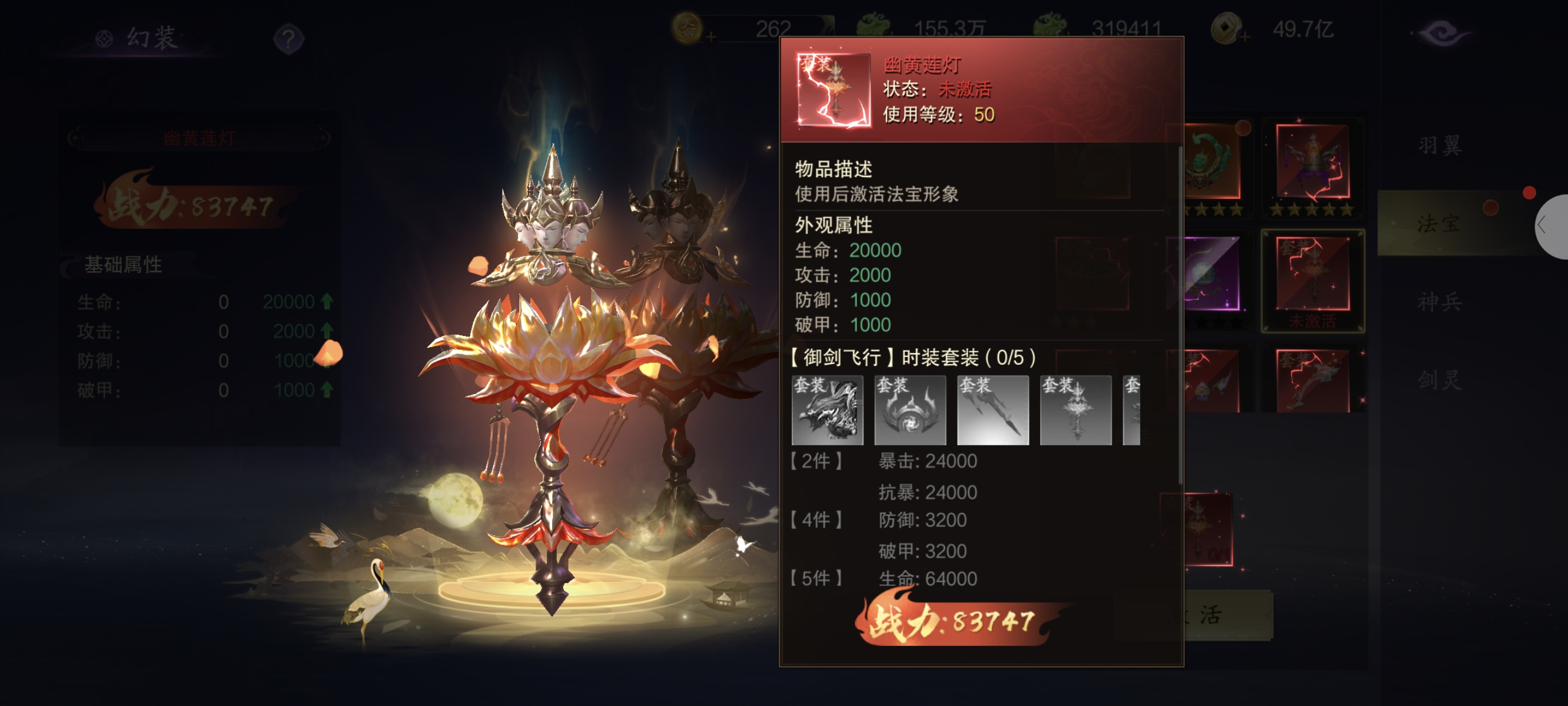
Task: Add copper coins with the plus button
Action: [x=1245, y=38]
